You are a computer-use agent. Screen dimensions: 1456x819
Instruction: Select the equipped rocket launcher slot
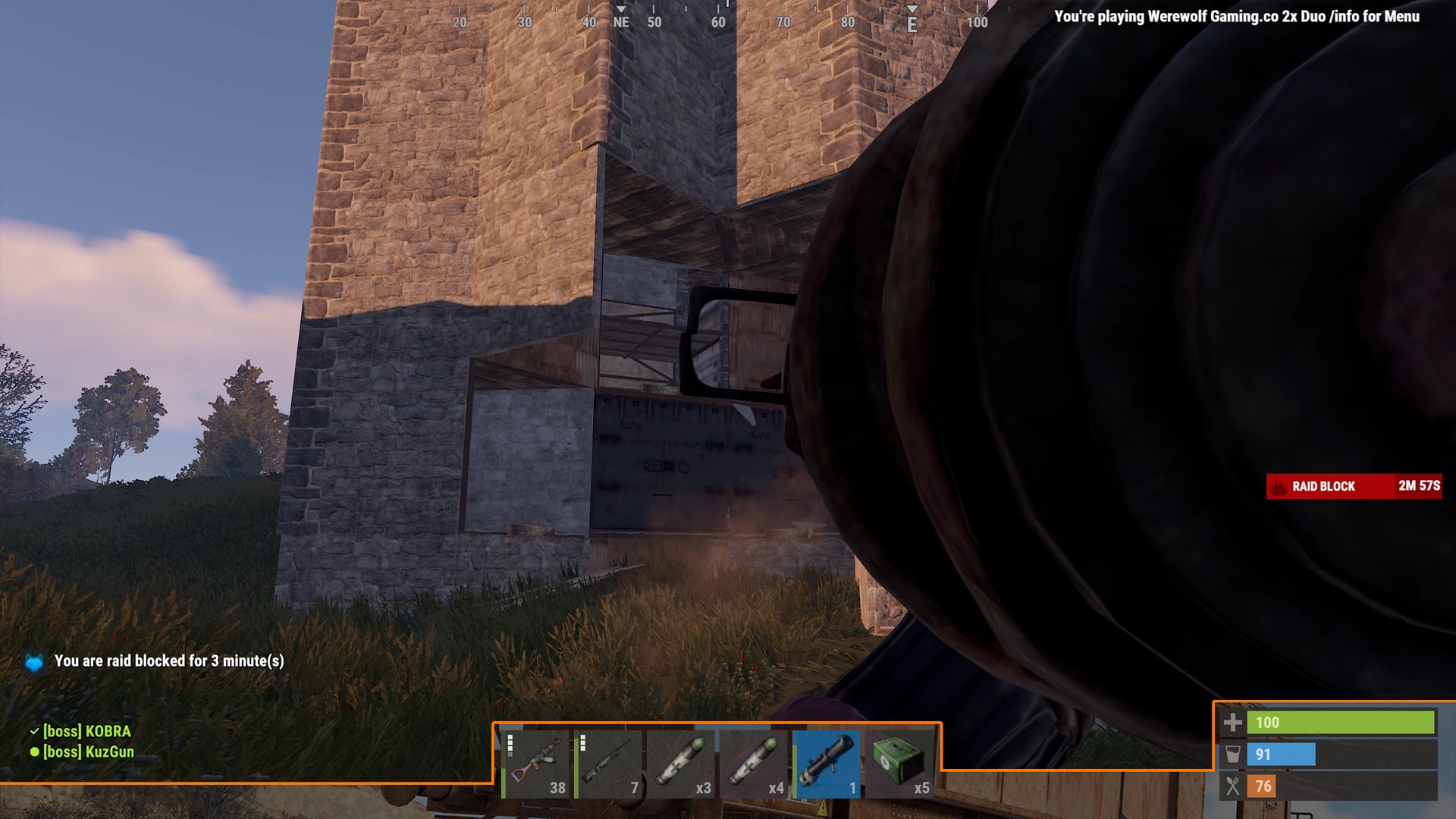(x=827, y=764)
